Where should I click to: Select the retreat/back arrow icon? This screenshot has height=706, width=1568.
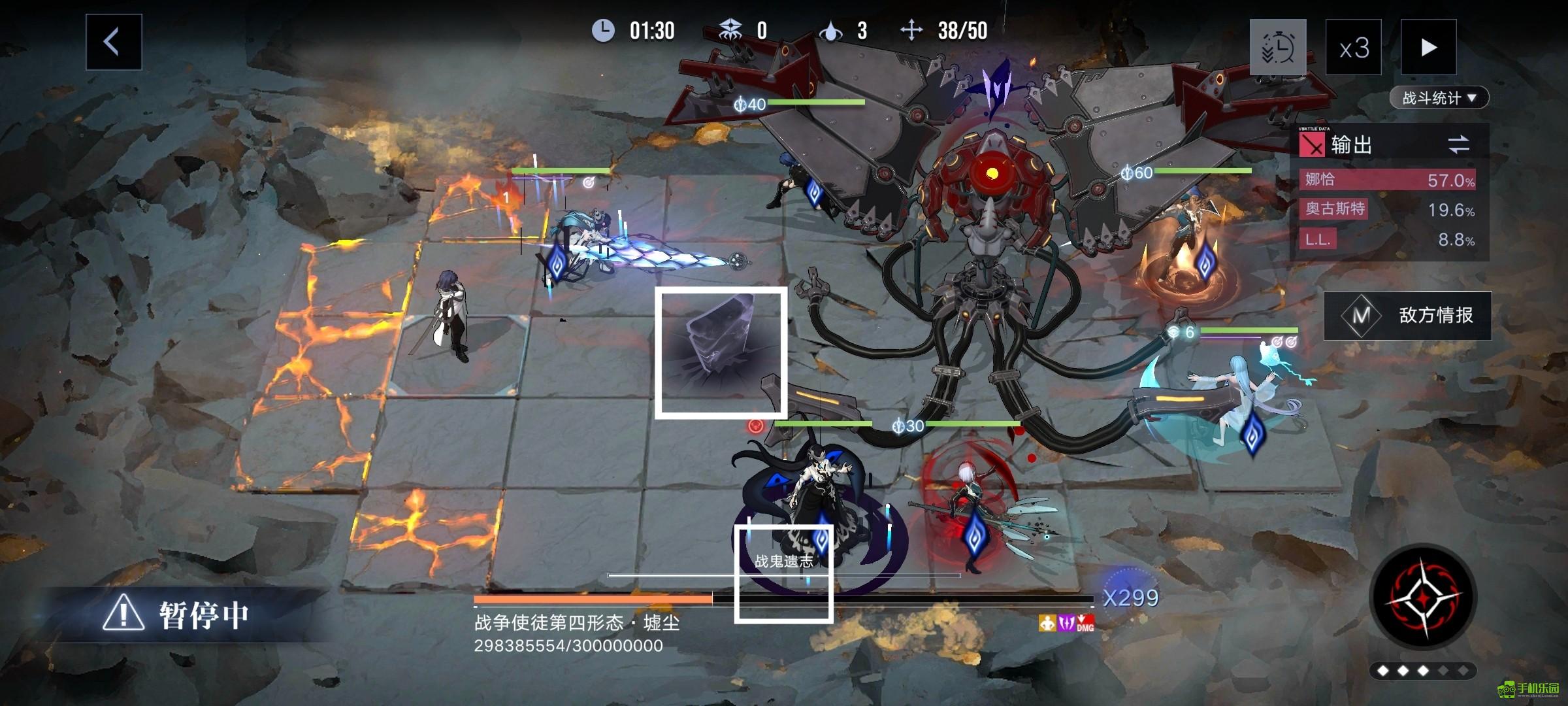point(112,41)
